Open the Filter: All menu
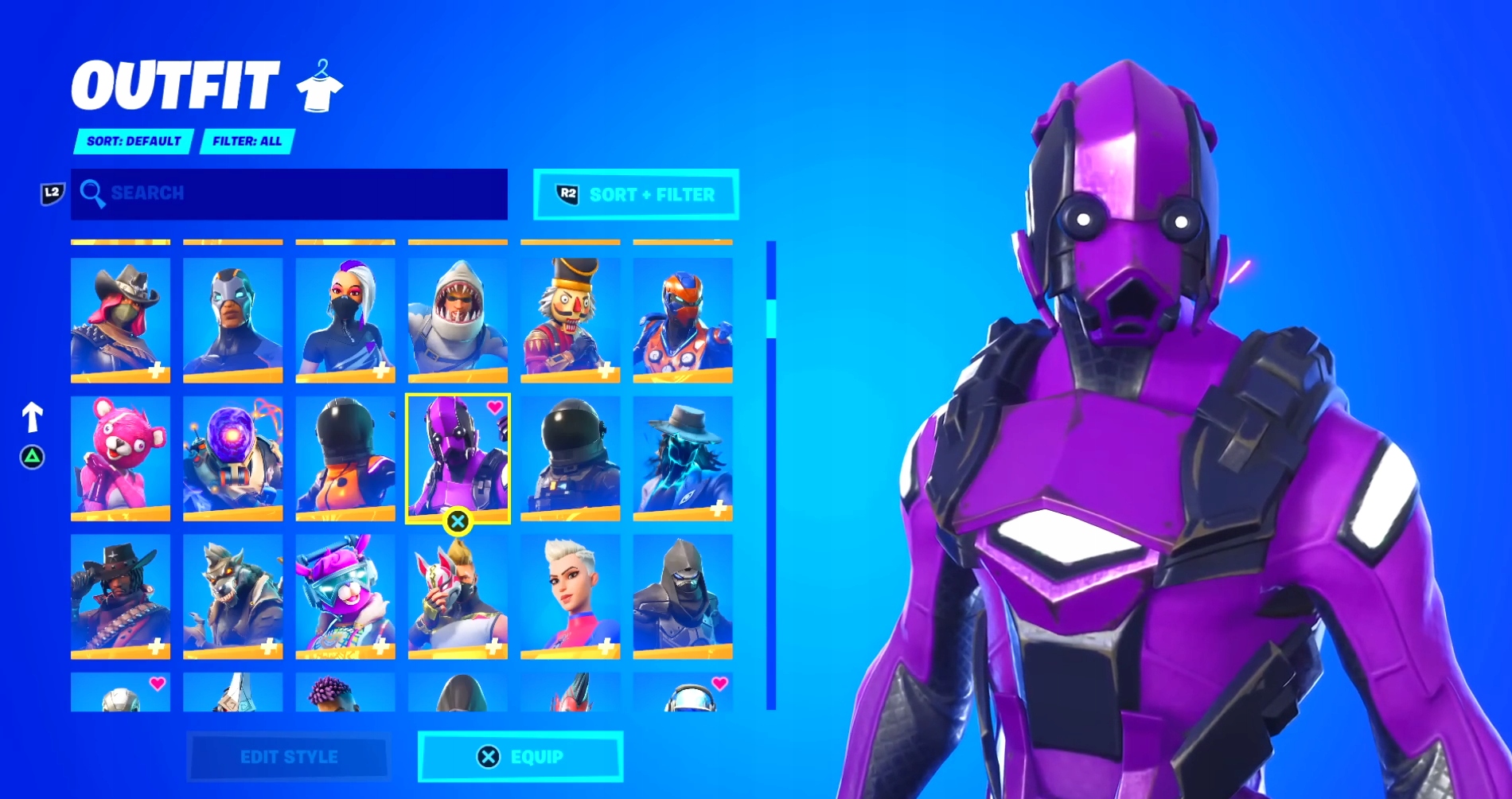This screenshot has height=799, width=1512. [247, 142]
